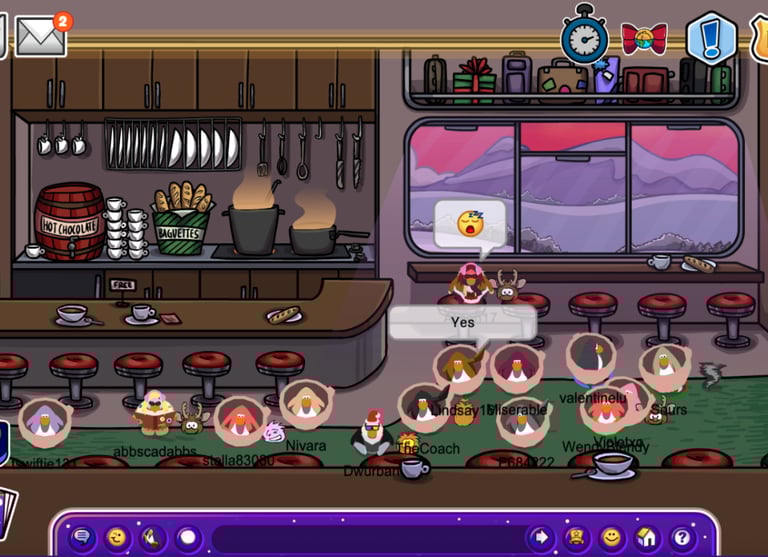Screen dimensions: 768x557
Task: Open the penguin actions menu
Action: pyautogui.click(x=152, y=537)
